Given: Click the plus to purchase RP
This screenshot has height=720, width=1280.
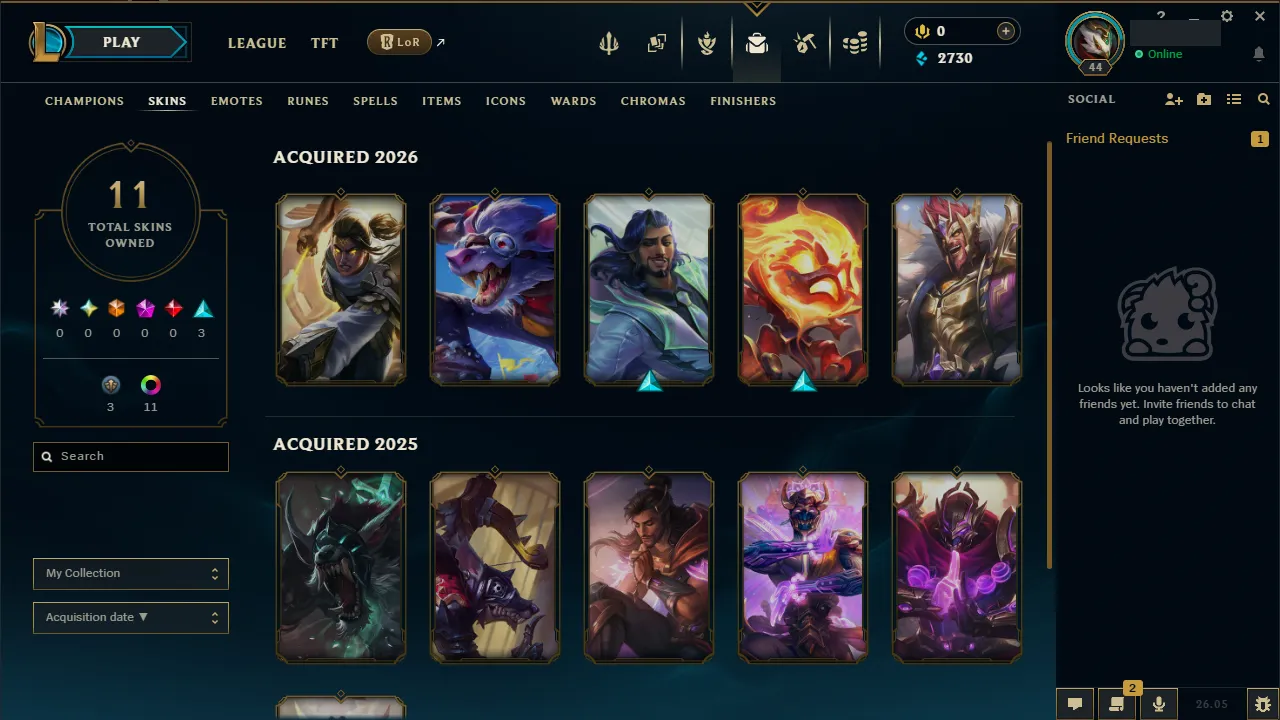Looking at the screenshot, I should tap(1005, 31).
